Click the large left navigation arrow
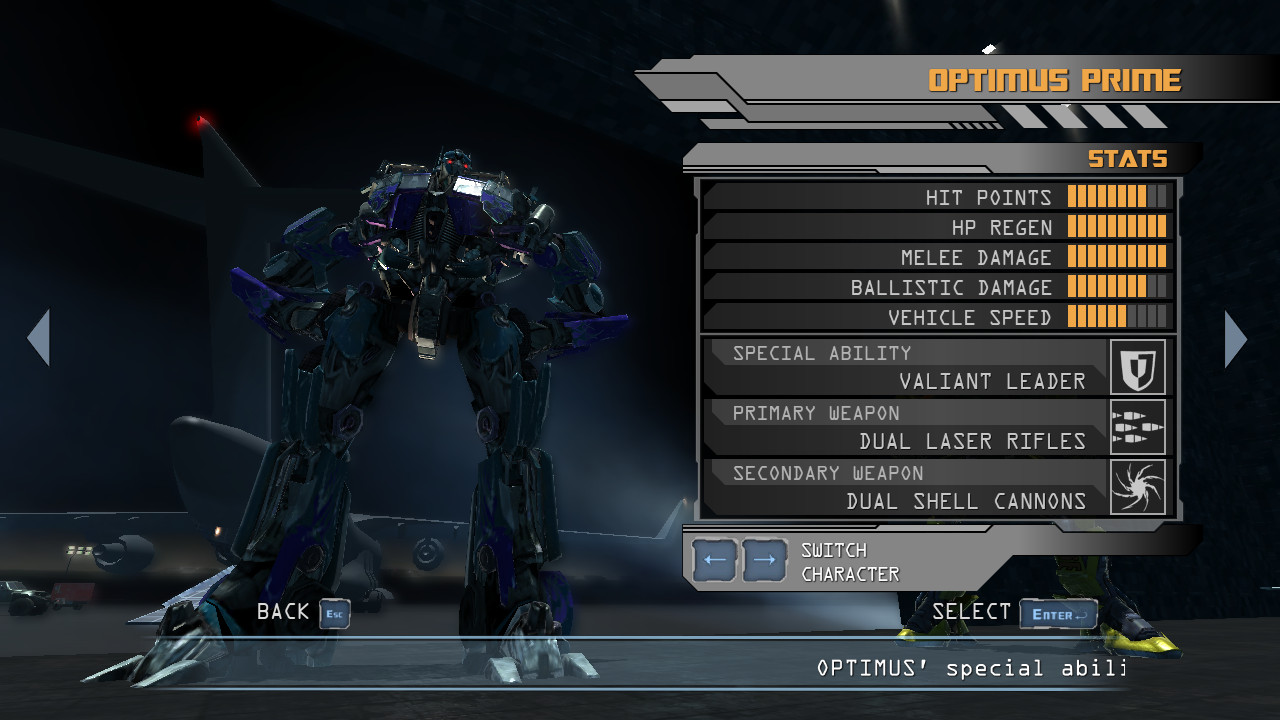 (40, 339)
